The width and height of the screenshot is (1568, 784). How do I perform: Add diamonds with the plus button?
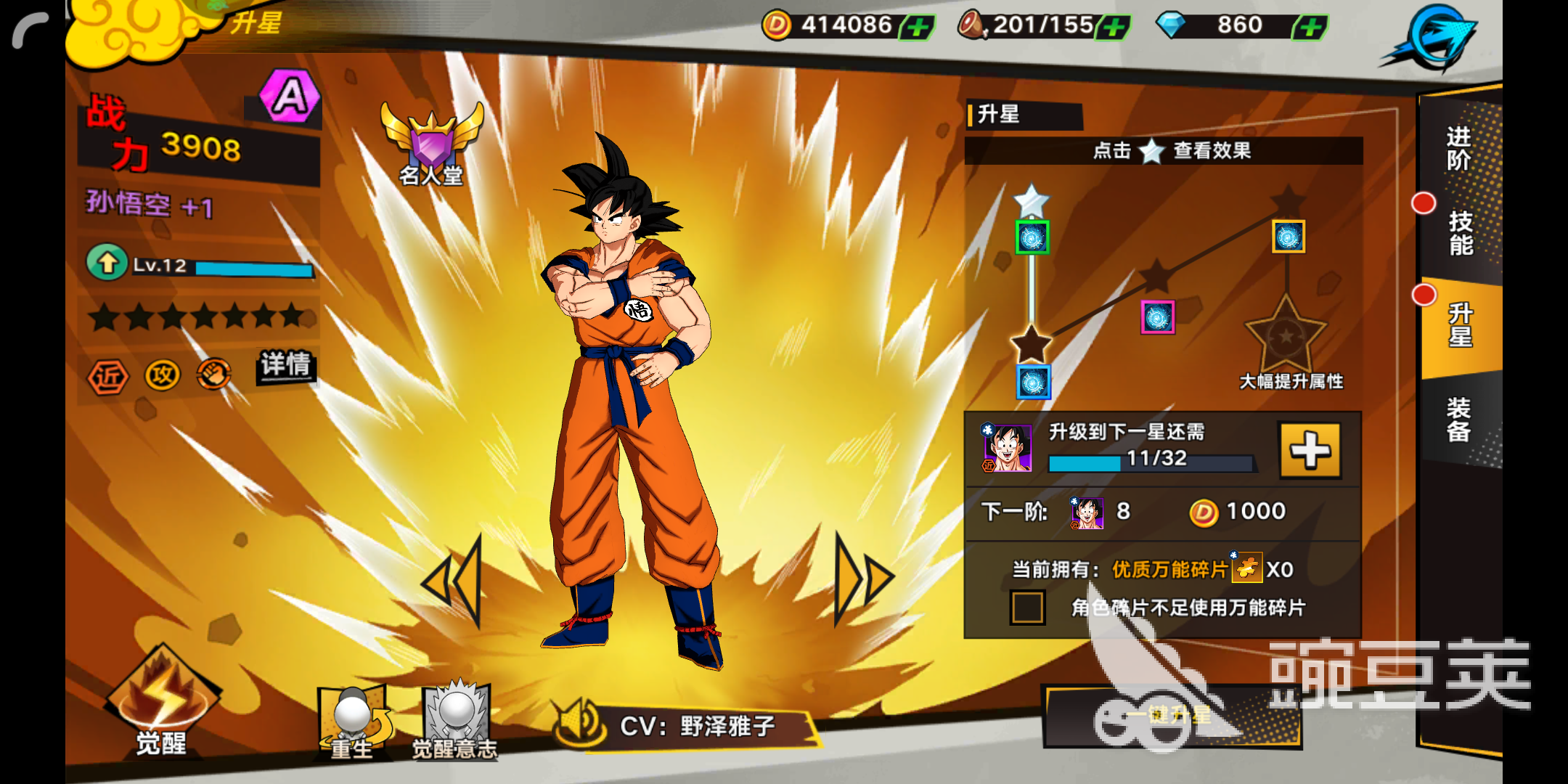tap(1310, 28)
